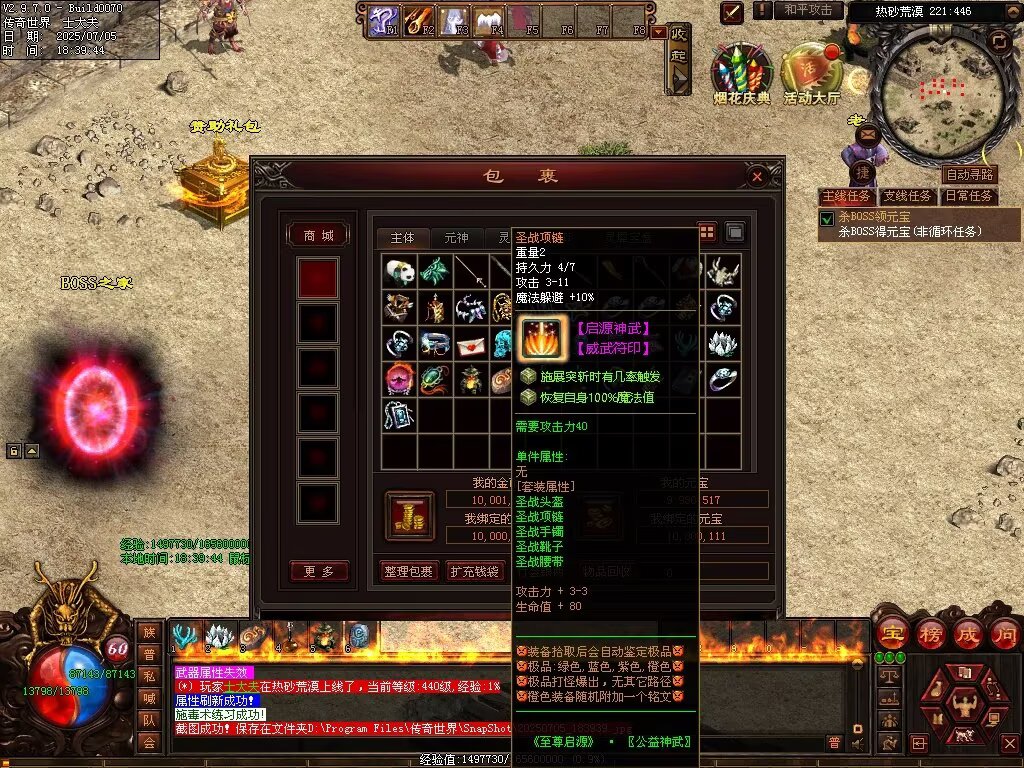Click the gold coins pile icon
The height and width of the screenshot is (768, 1024).
pos(410,515)
